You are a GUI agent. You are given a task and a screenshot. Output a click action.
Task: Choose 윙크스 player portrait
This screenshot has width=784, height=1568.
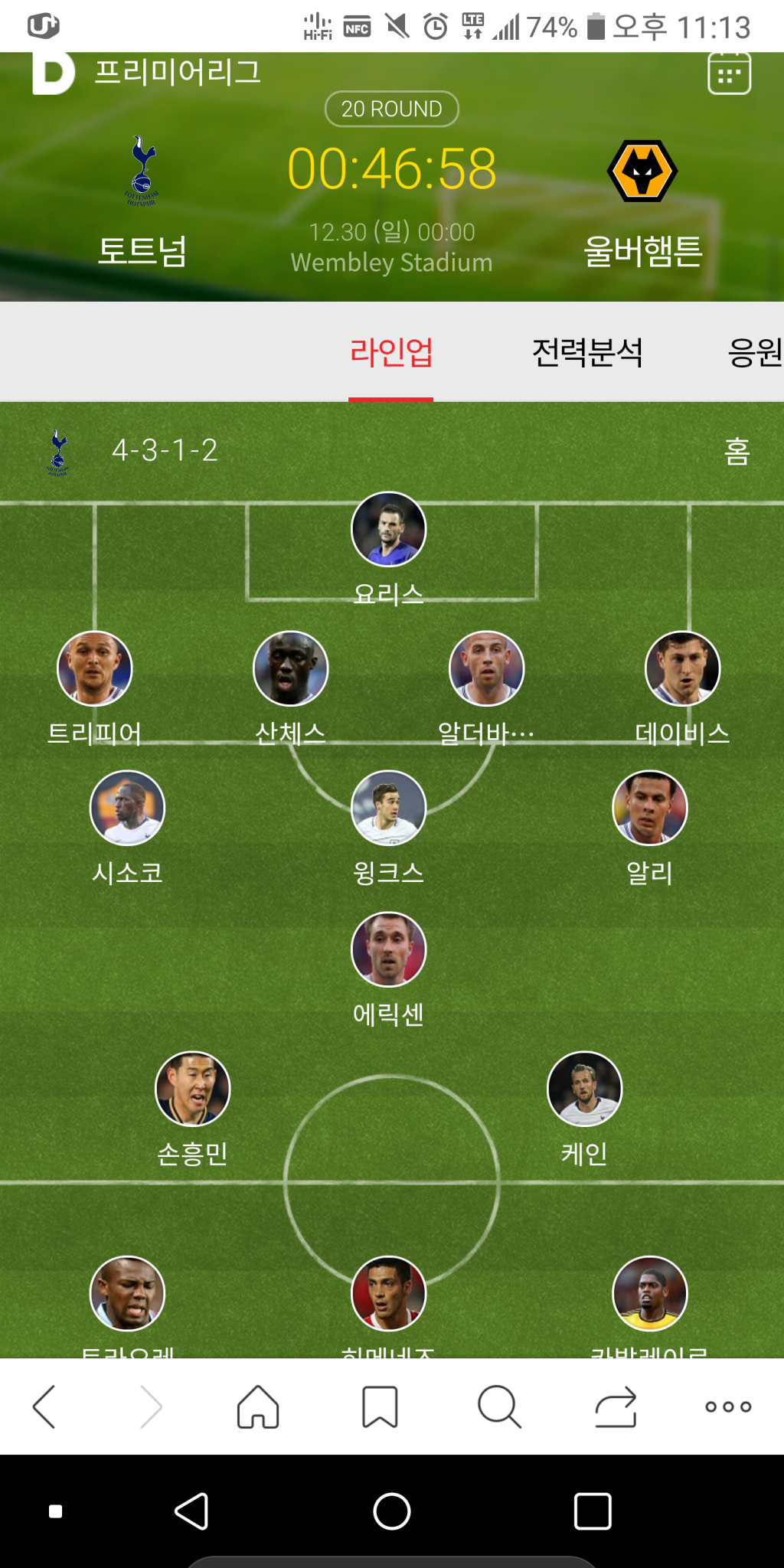pyautogui.click(x=389, y=808)
